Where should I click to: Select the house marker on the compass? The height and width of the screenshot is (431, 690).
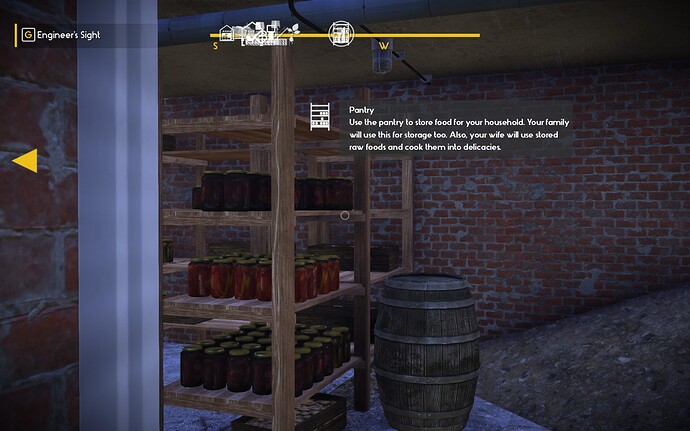tap(228, 35)
